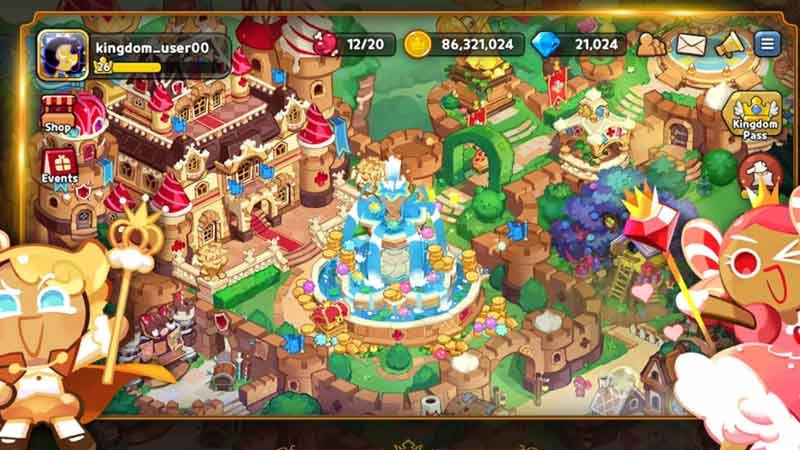This screenshot has height=450, width=800.
Task: Open the blue hamburger main menu
Action: point(767,44)
